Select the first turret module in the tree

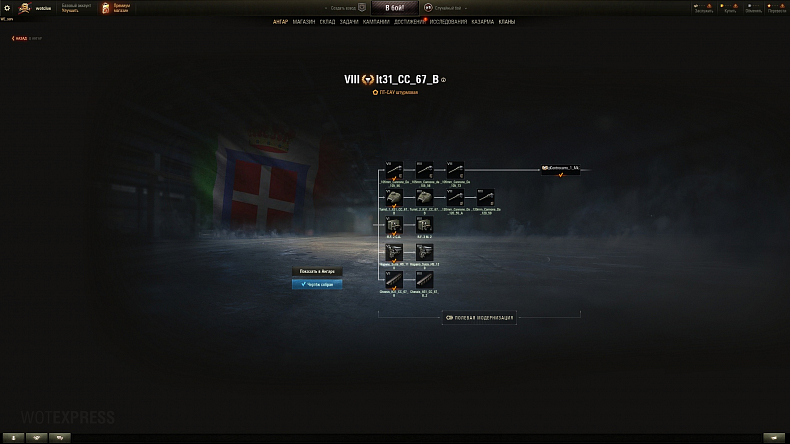tap(394, 198)
